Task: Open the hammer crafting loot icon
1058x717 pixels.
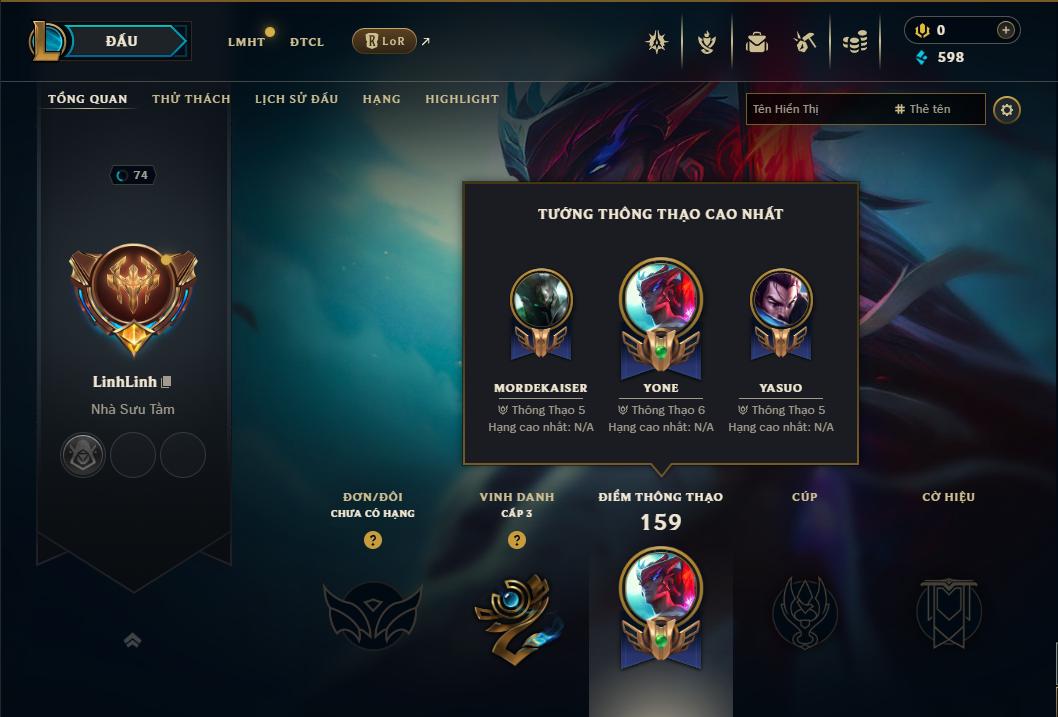Action: 805,42
